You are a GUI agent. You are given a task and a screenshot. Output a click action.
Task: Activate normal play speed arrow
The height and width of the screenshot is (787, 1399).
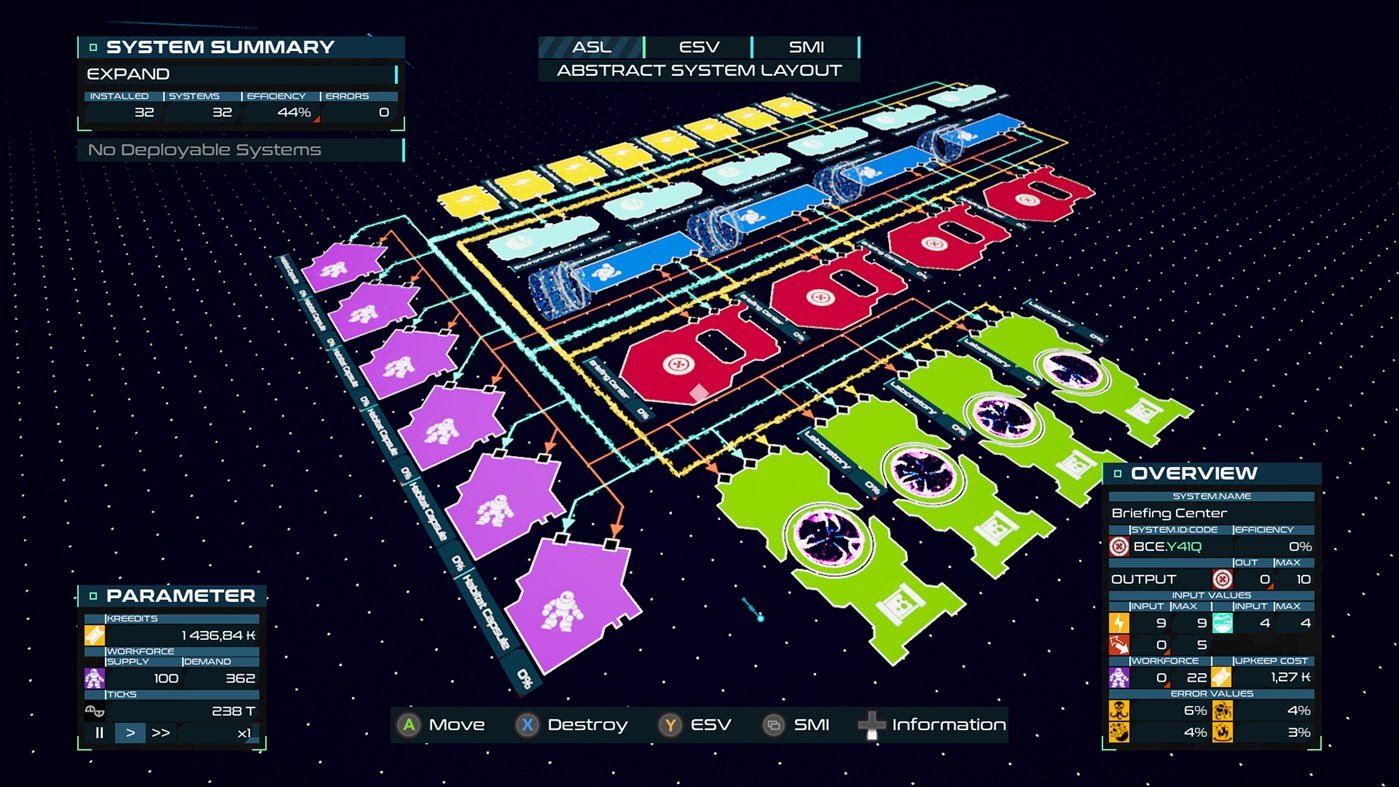point(129,732)
